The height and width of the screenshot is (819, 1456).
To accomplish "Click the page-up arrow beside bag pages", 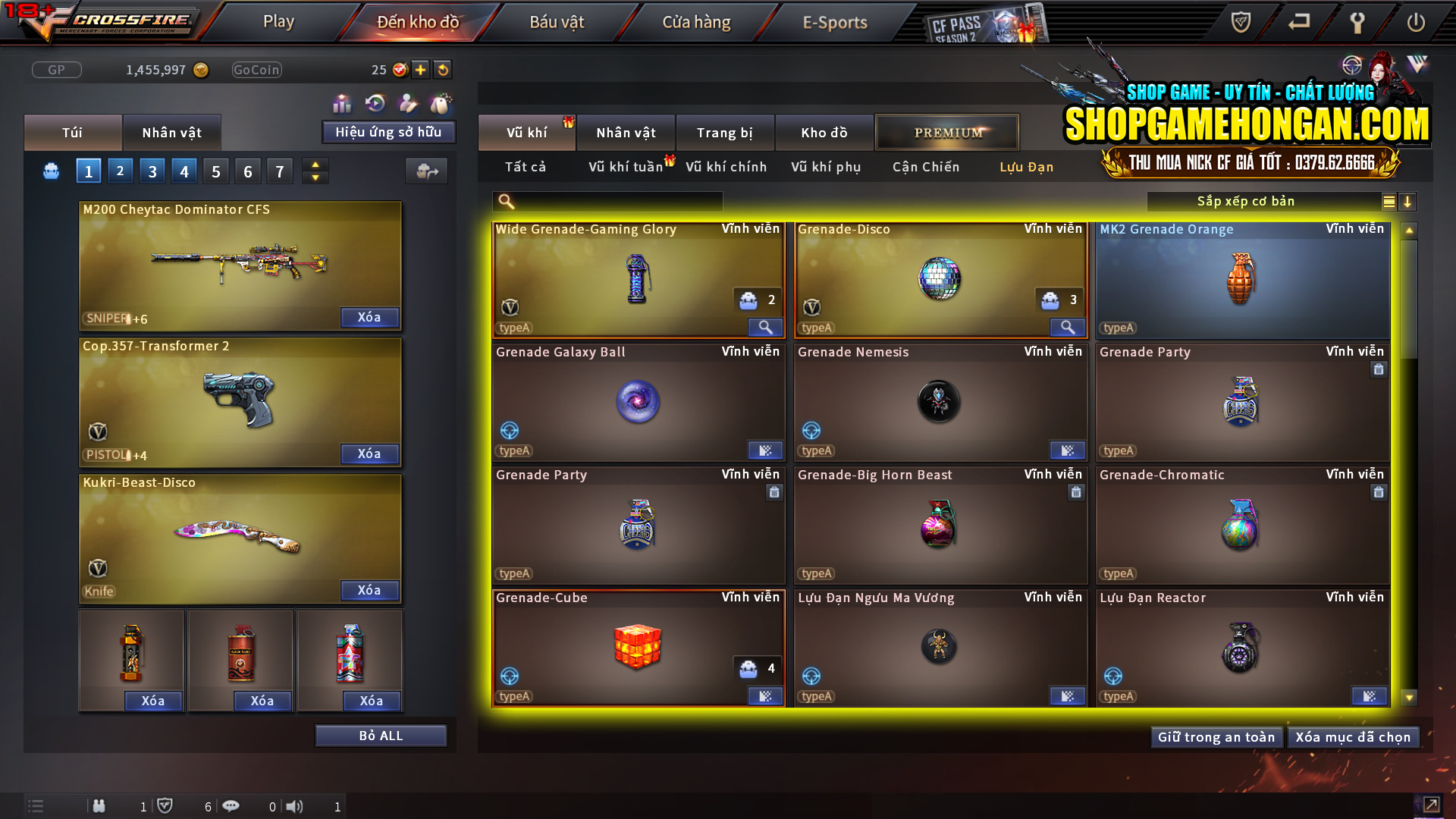I will [x=315, y=165].
